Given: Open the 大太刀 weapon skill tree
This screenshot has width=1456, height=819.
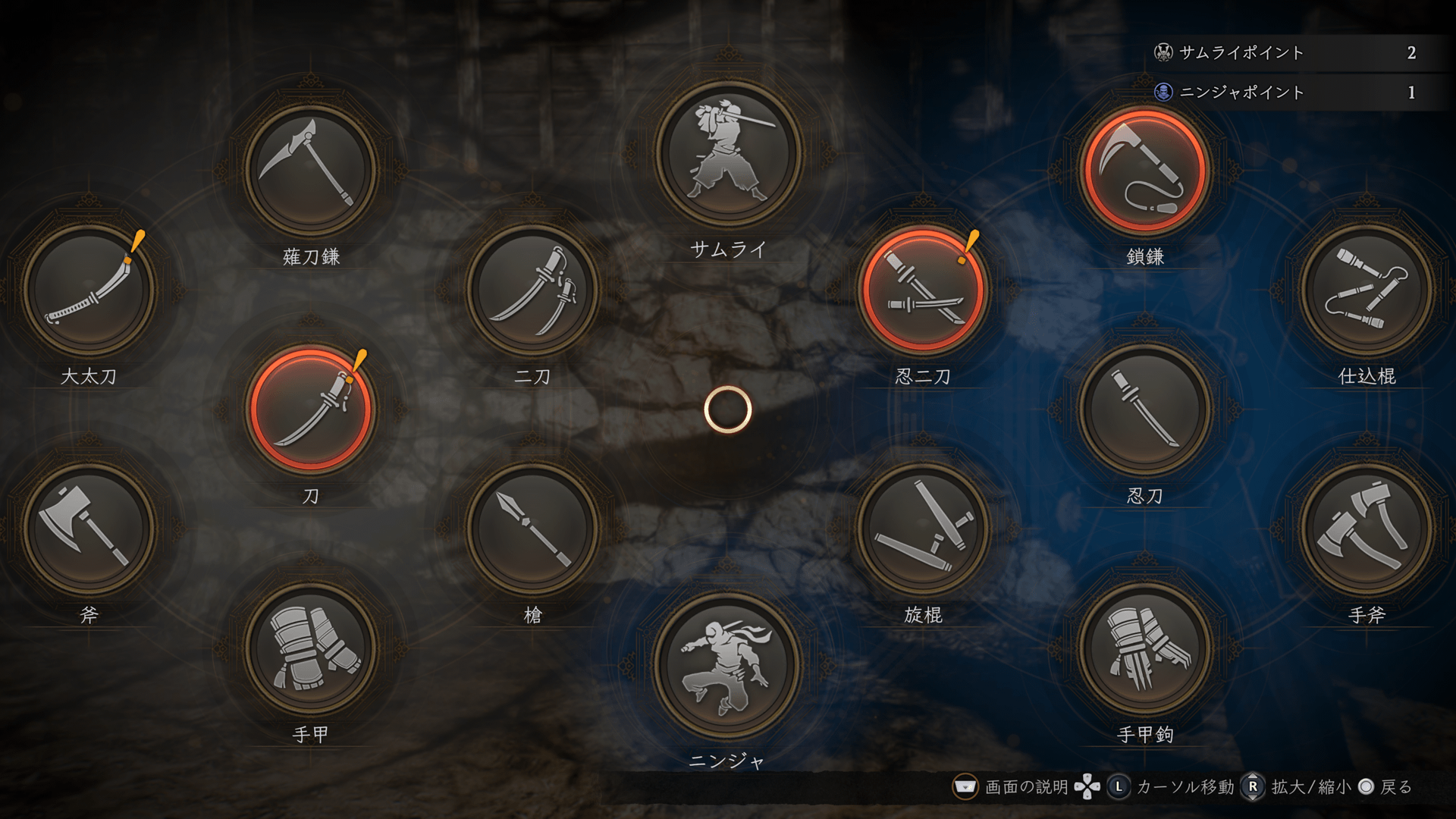Looking at the screenshot, I should pos(89,290).
